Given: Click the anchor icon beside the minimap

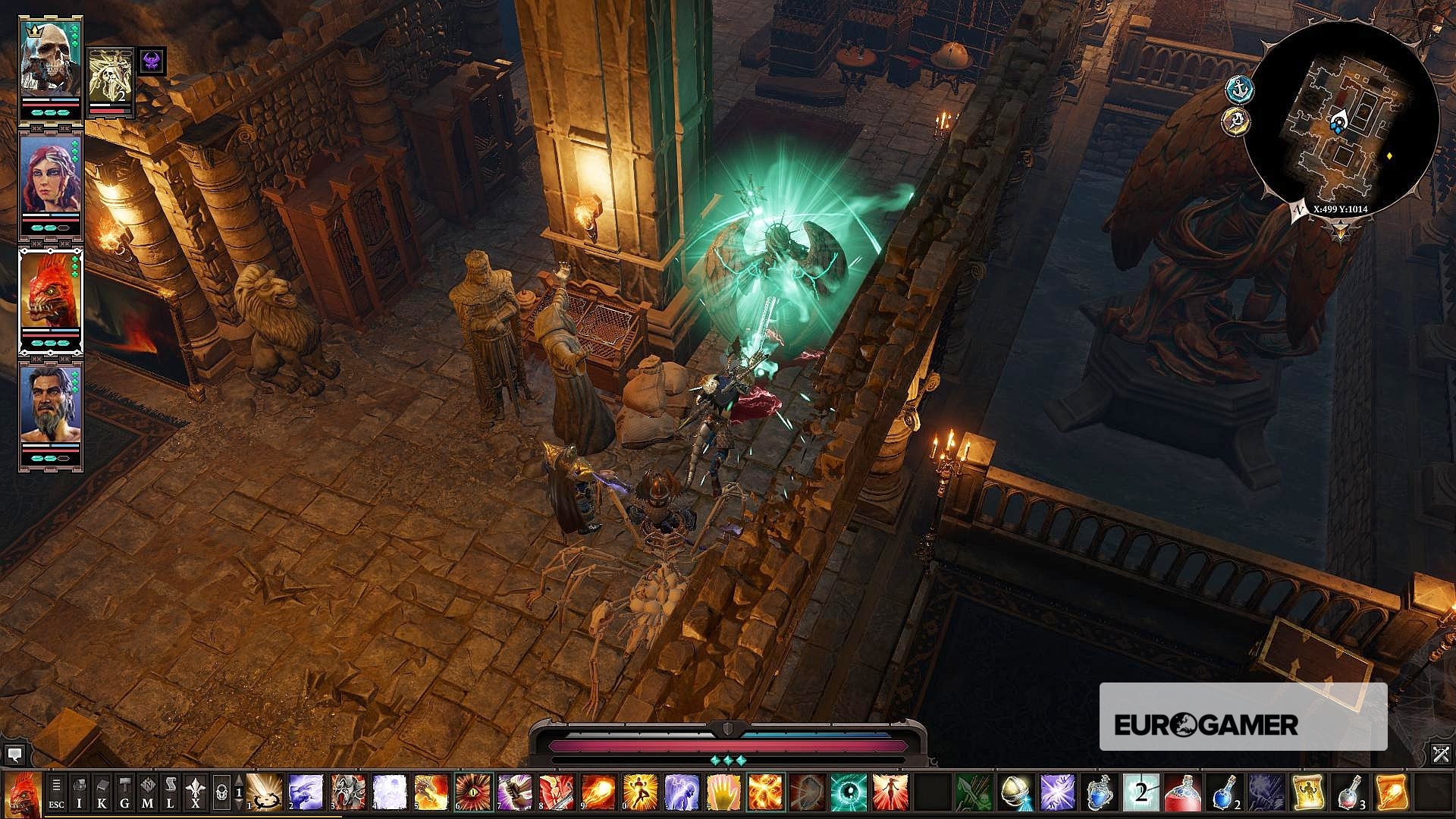Looking at the screenshot, I should point(1239,87).
